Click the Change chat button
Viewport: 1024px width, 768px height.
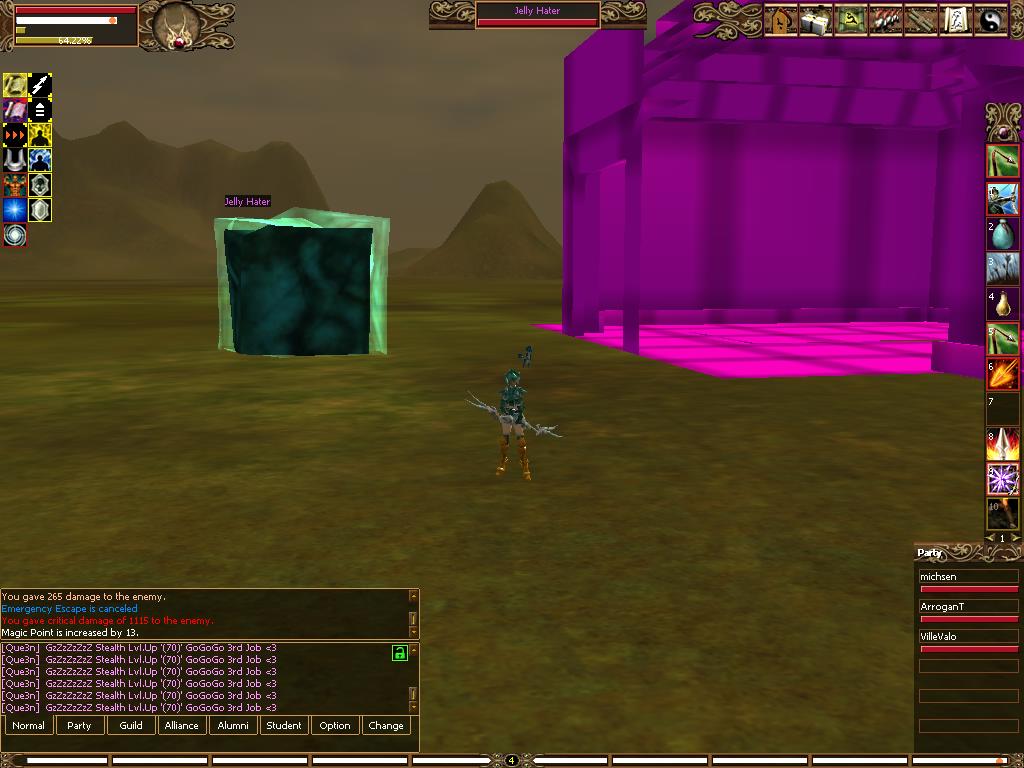click(386, 726)
